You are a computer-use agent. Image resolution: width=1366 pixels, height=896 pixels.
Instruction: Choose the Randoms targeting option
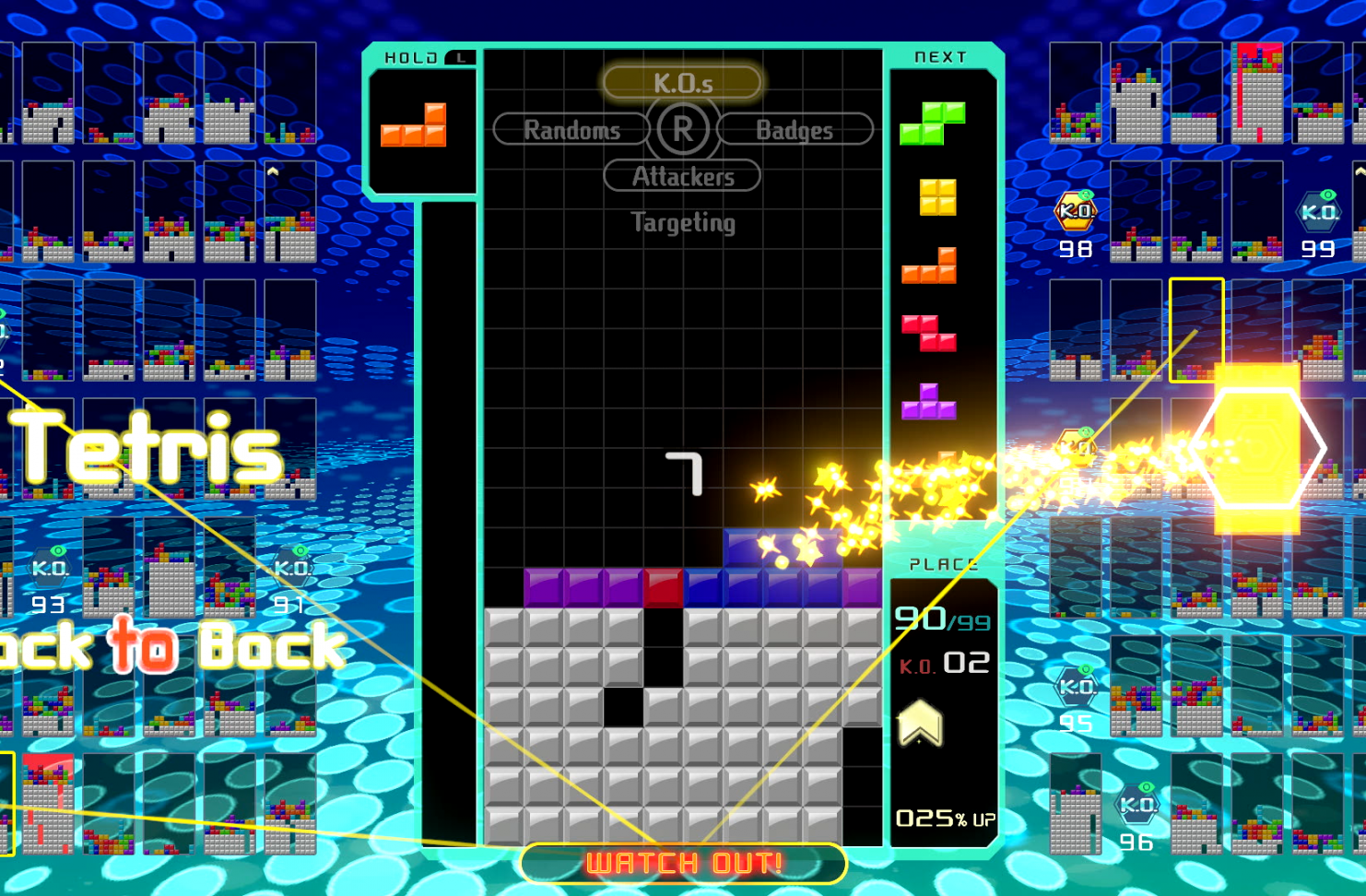tap(571, 130)
